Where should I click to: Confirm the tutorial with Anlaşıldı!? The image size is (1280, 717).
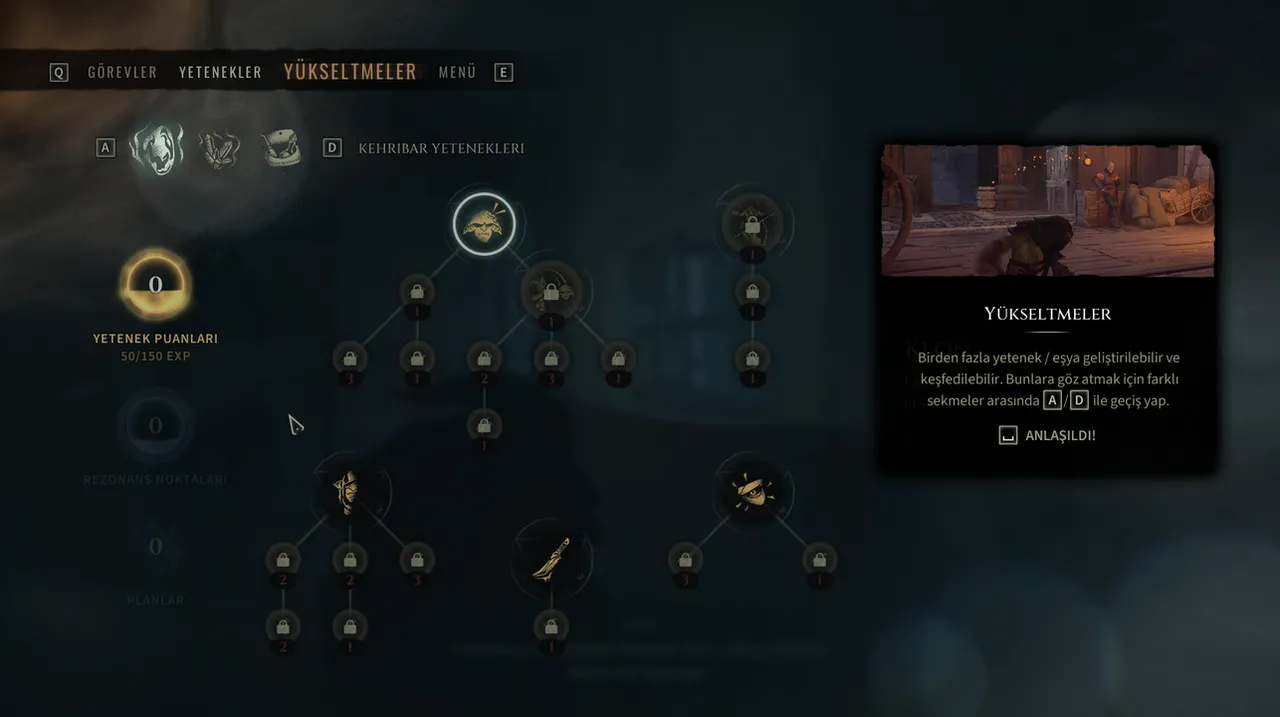click(1048, 436)
